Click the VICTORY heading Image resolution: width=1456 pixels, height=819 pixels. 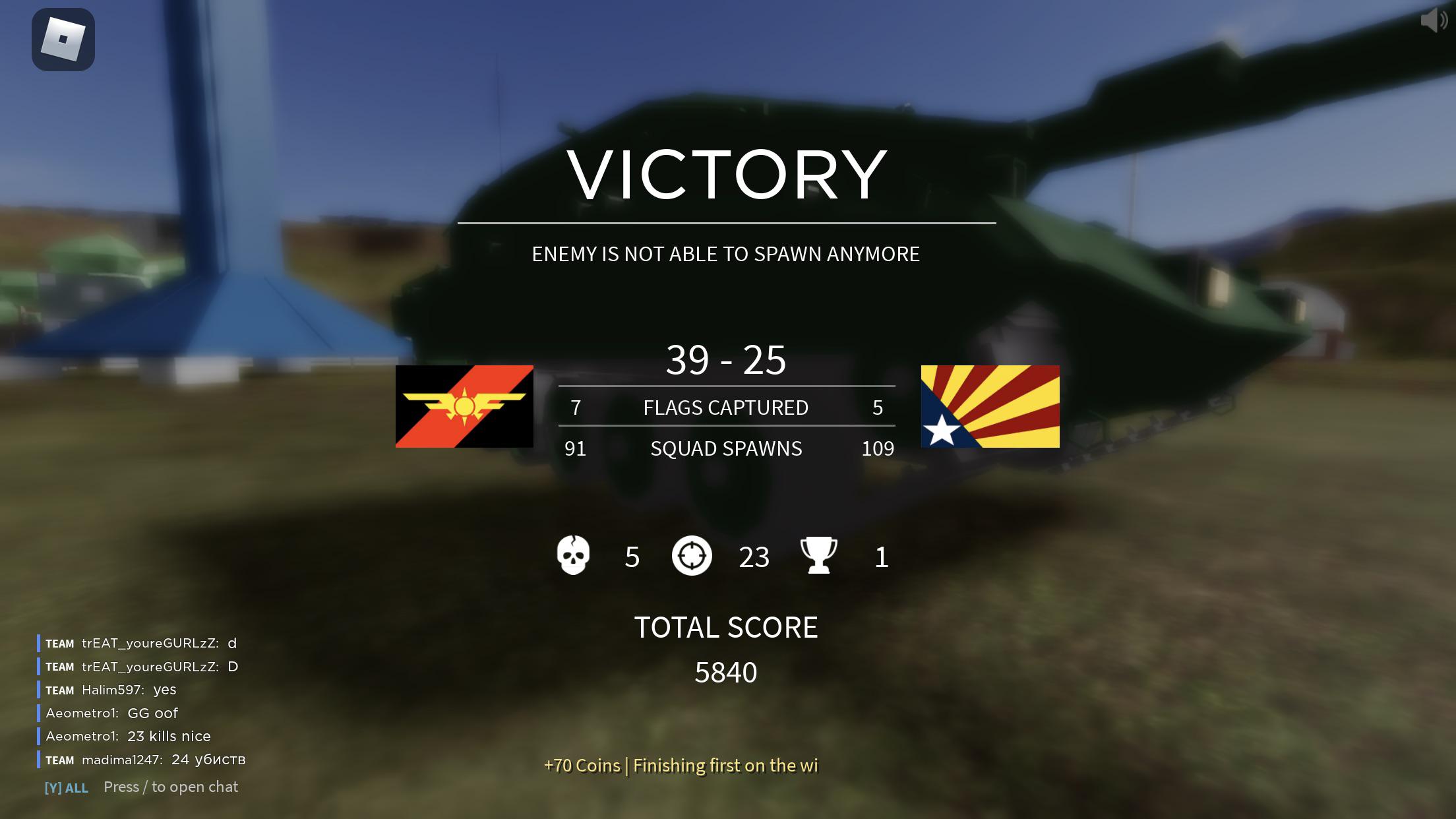click(727, 173)
